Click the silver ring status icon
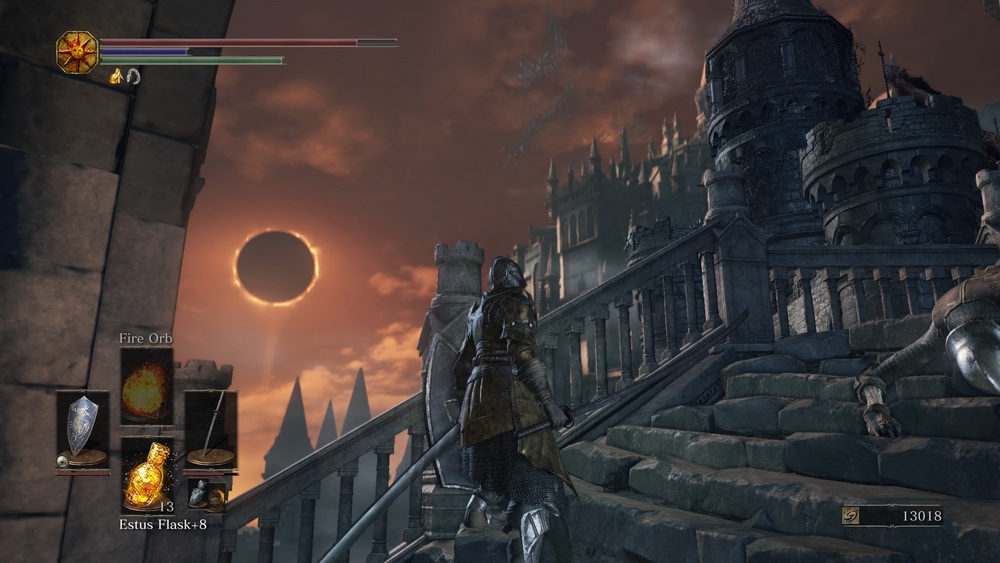 pyautogui.click(x=133, y=76)
